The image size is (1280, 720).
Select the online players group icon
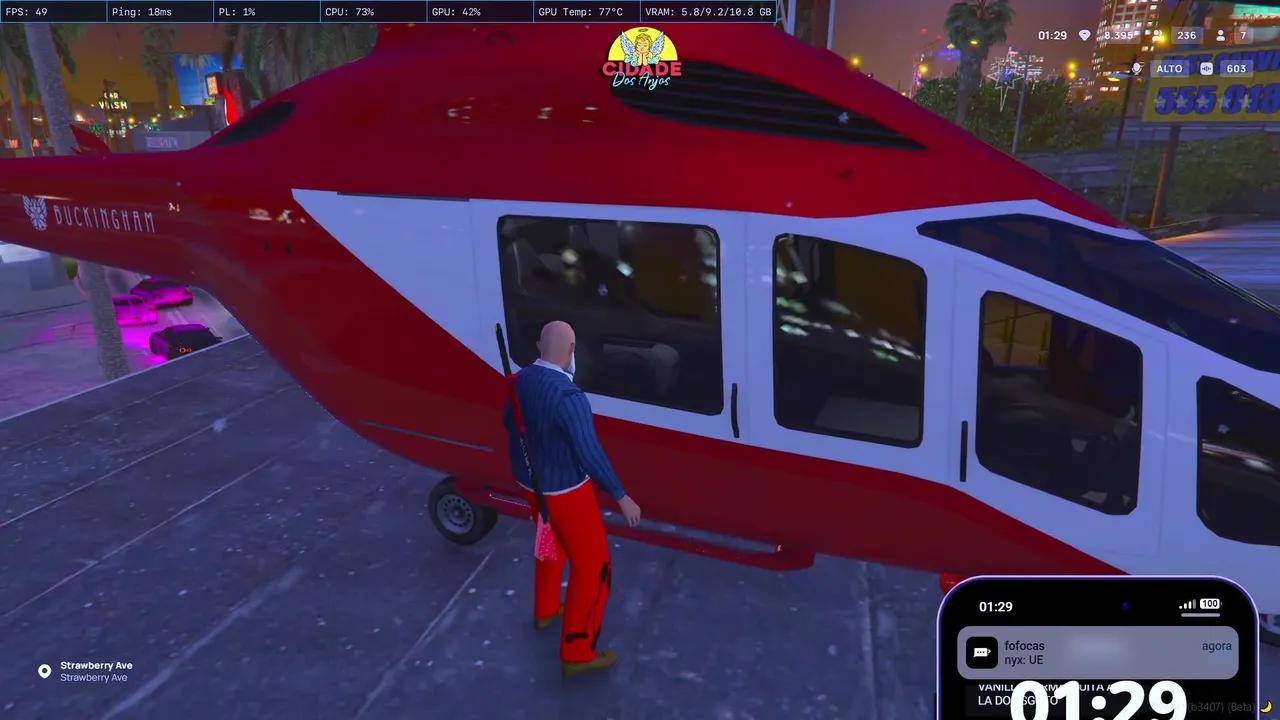pos(1155,35)
